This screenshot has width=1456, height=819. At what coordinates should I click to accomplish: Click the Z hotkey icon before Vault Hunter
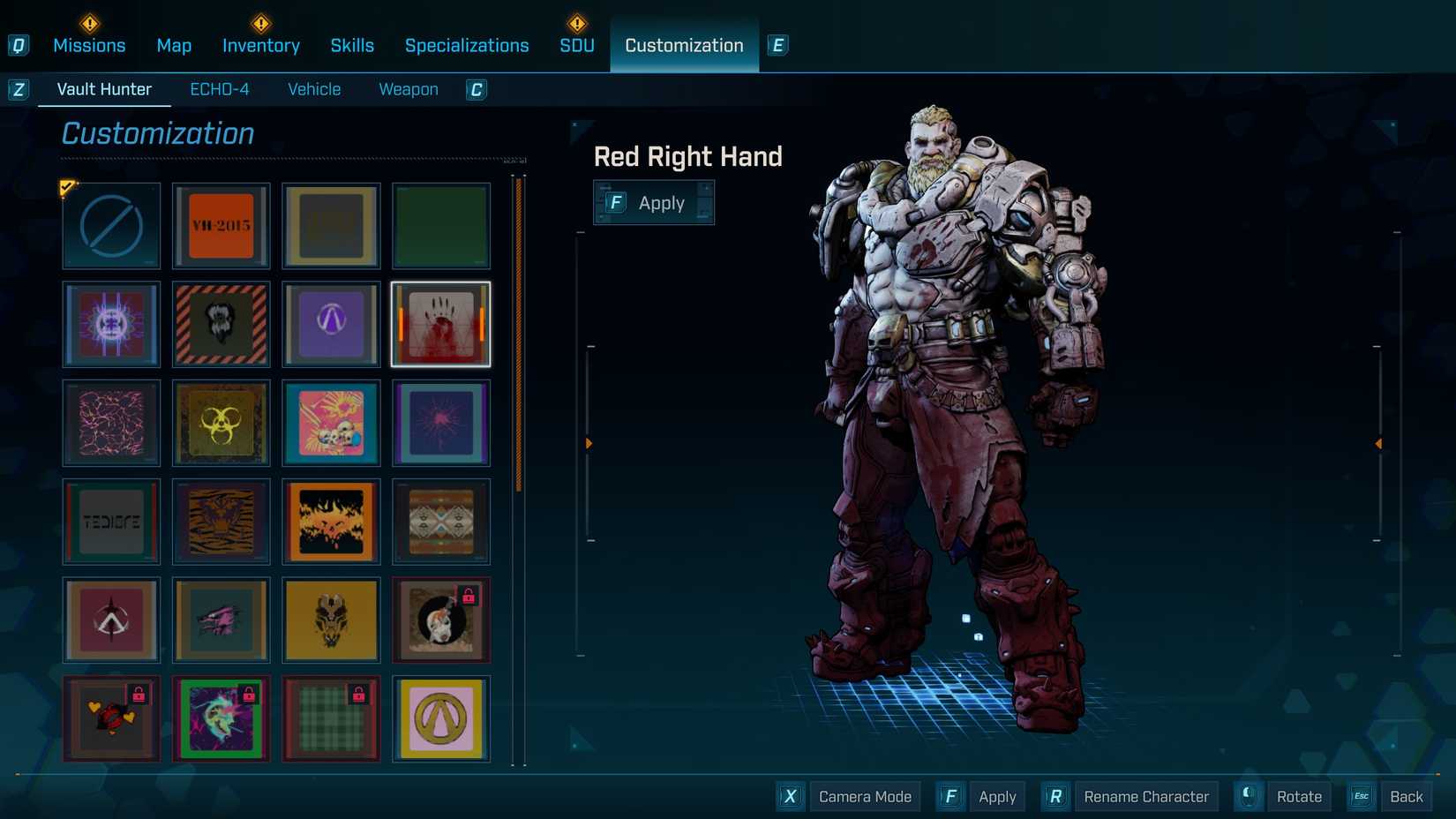19,89
